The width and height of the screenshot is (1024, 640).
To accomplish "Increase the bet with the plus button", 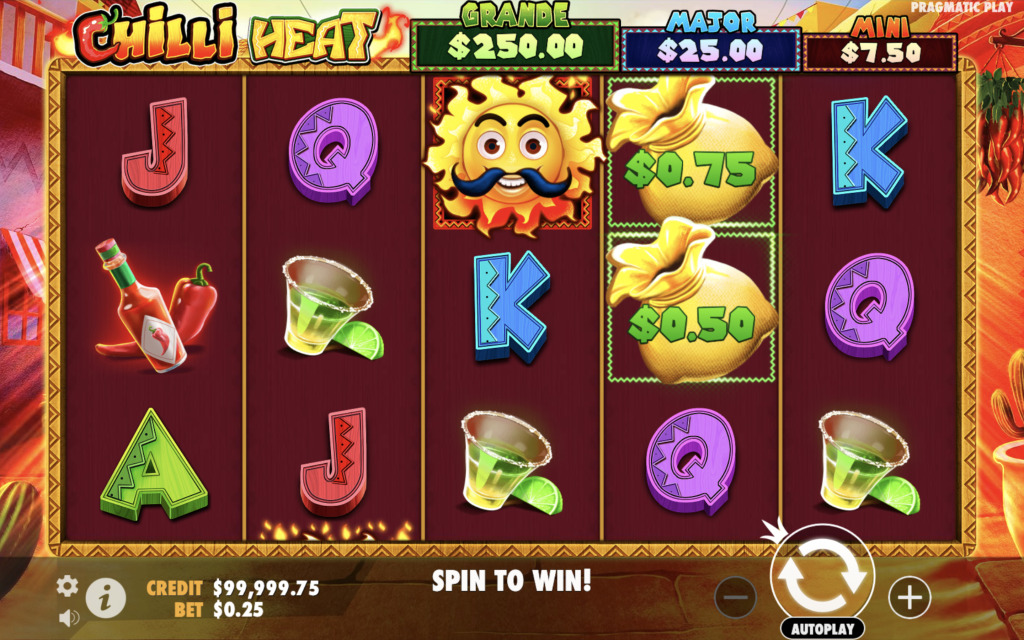I will pyautogui.click(x=909, y=597).
